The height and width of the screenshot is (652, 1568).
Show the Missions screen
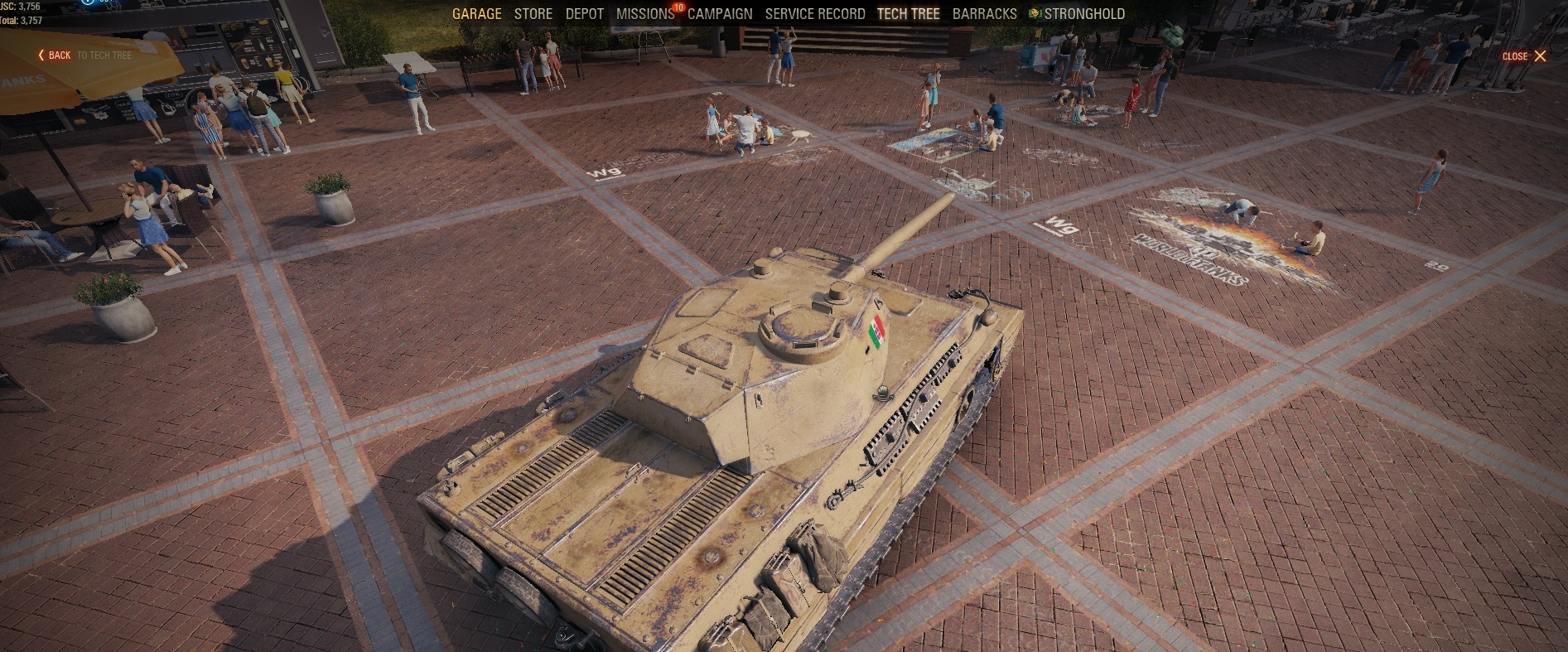pyautogui.click(x=644, y=14)
